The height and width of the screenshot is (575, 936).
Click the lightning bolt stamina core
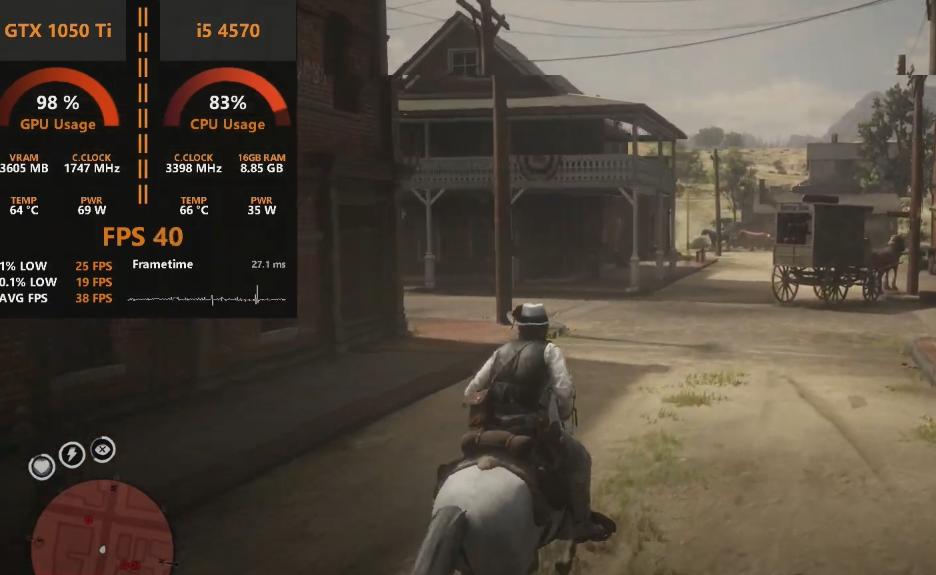pos(72,455)
